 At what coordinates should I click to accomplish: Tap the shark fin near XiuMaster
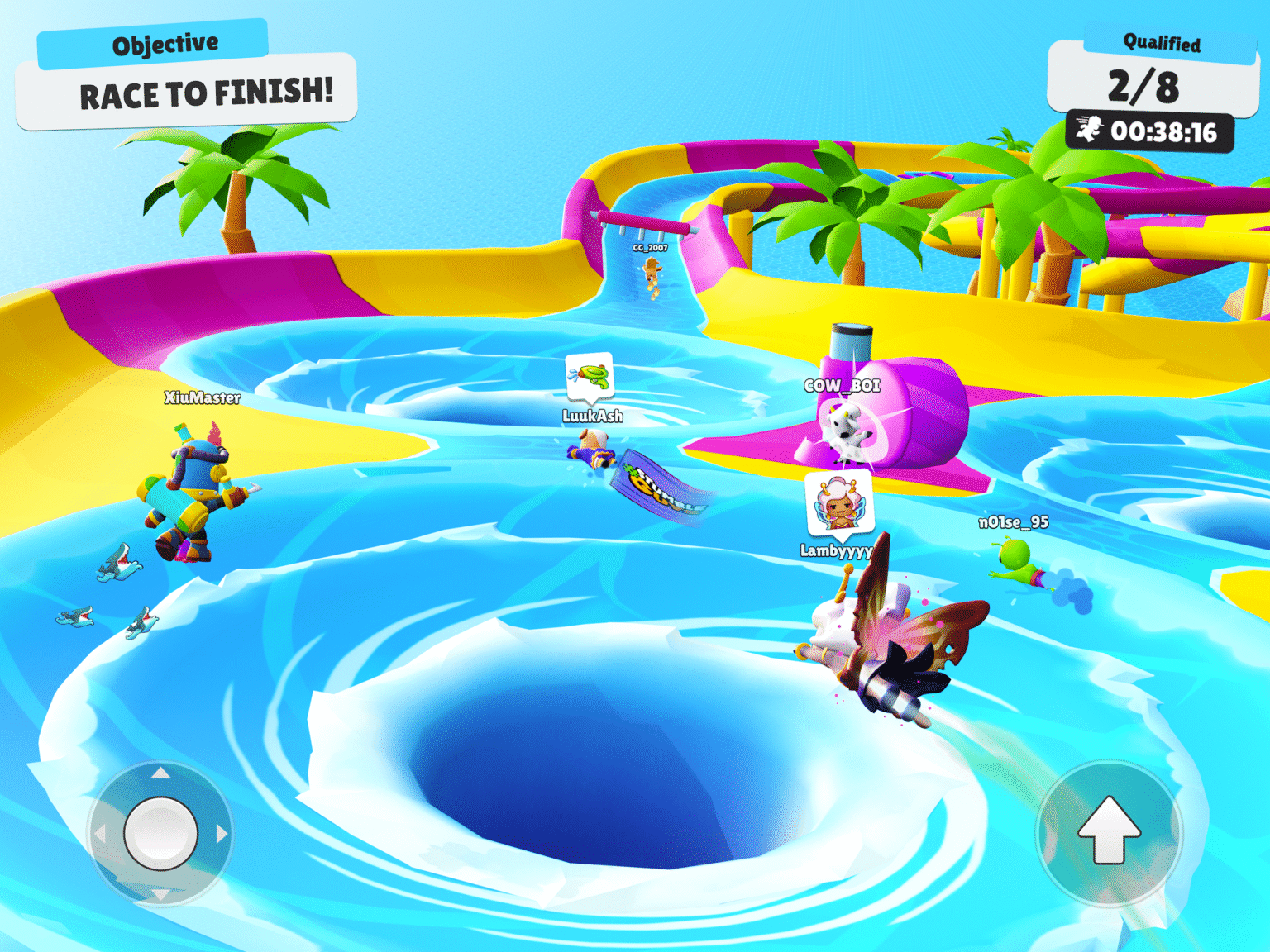pyautogui.click(x=117, y=561)
